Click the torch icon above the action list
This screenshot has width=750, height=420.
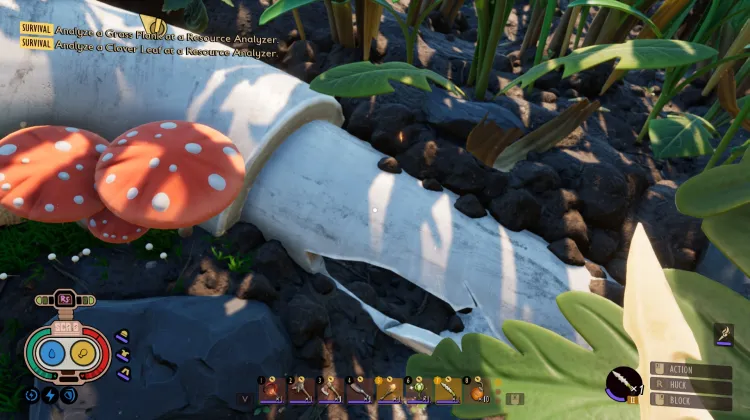pyautogui.click(x=724, y=336)
